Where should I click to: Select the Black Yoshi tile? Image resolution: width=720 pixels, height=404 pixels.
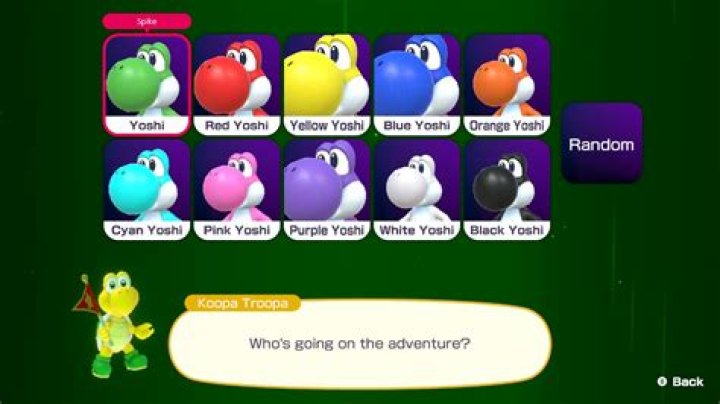[507, 190]
